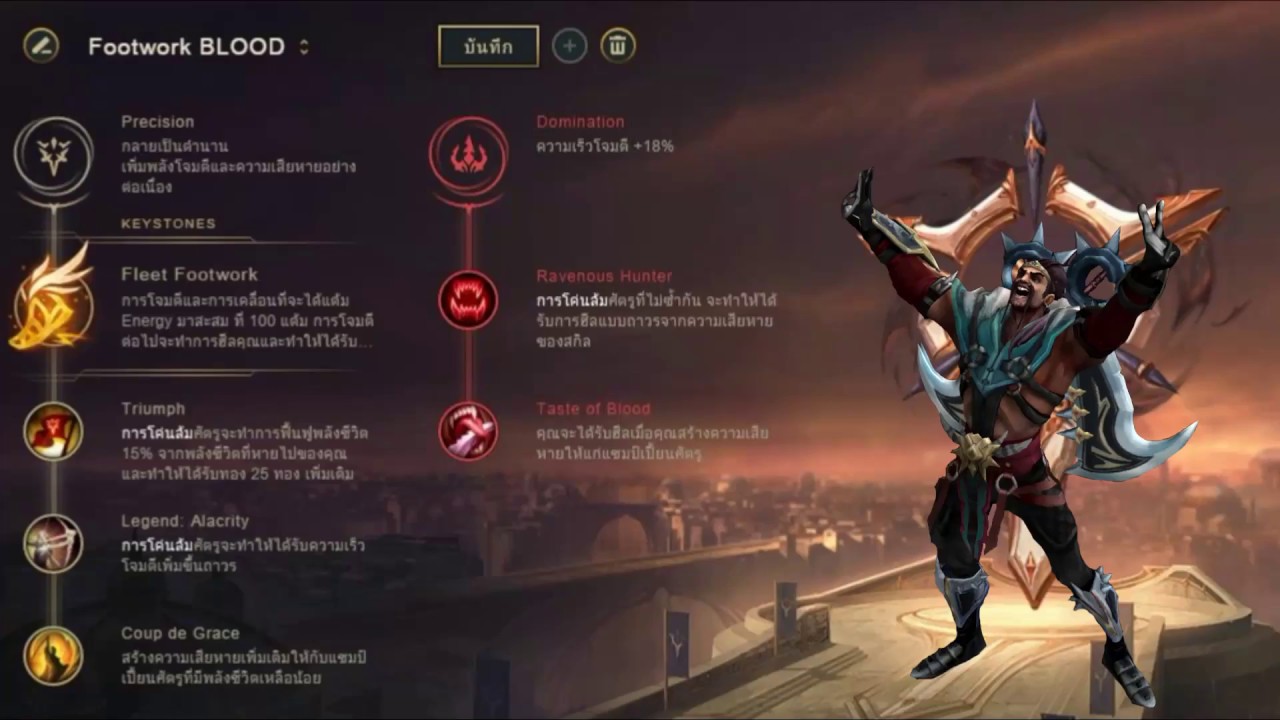The height and width of the screenshot is (720, 1280).
Task: Save the page using the บันทึก button
Action: pyautogui.click(x=488, y=45)
